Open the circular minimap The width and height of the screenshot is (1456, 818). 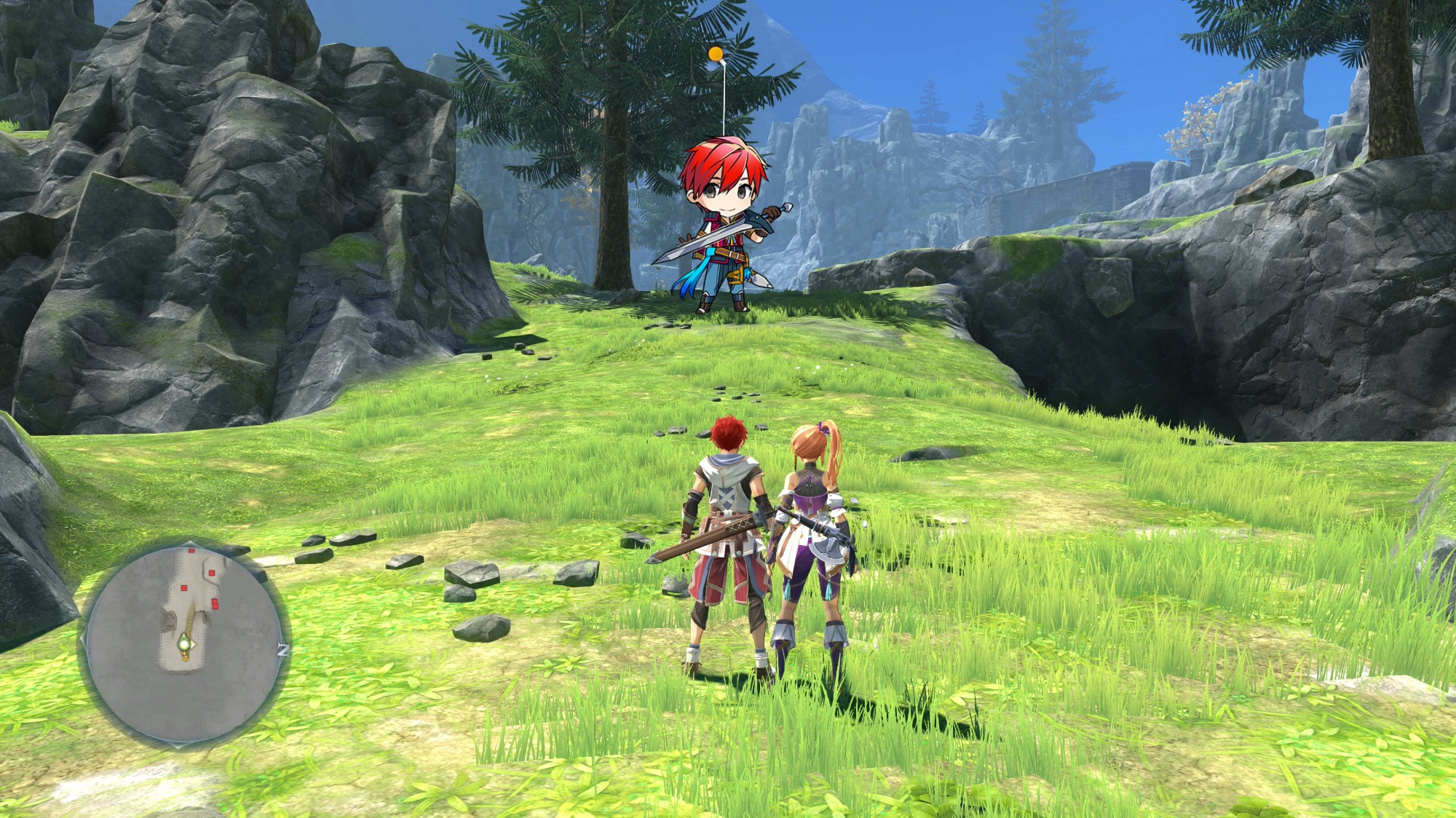(x=185, y=644)
